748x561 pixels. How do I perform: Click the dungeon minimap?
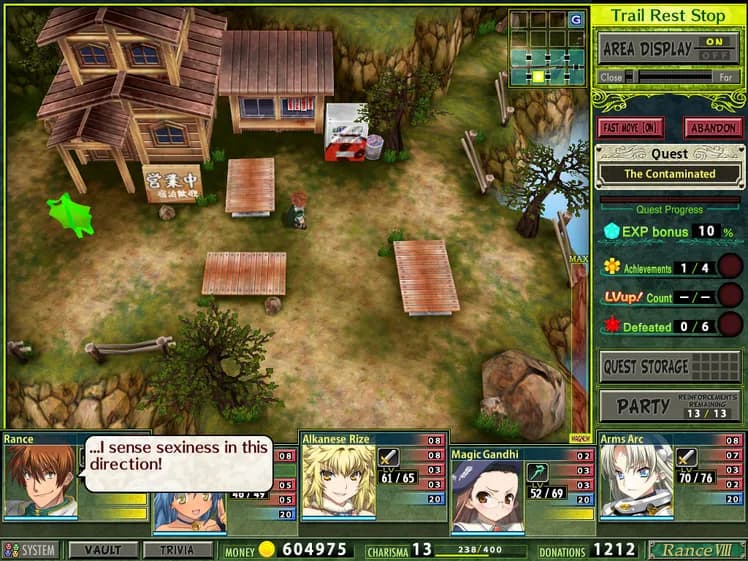tap(547, 47)
